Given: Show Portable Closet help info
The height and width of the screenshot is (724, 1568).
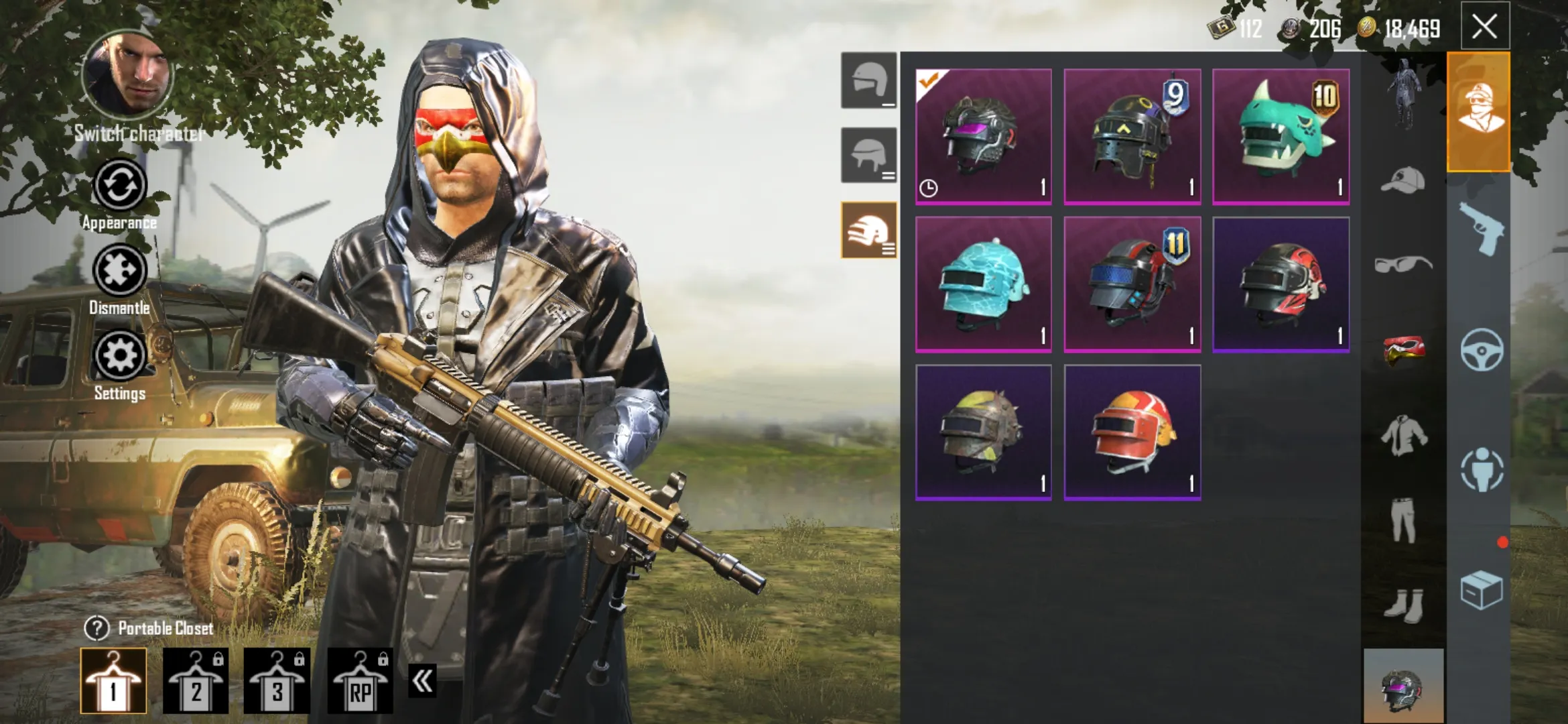Looking at the screenshot, I should (96, 628).
